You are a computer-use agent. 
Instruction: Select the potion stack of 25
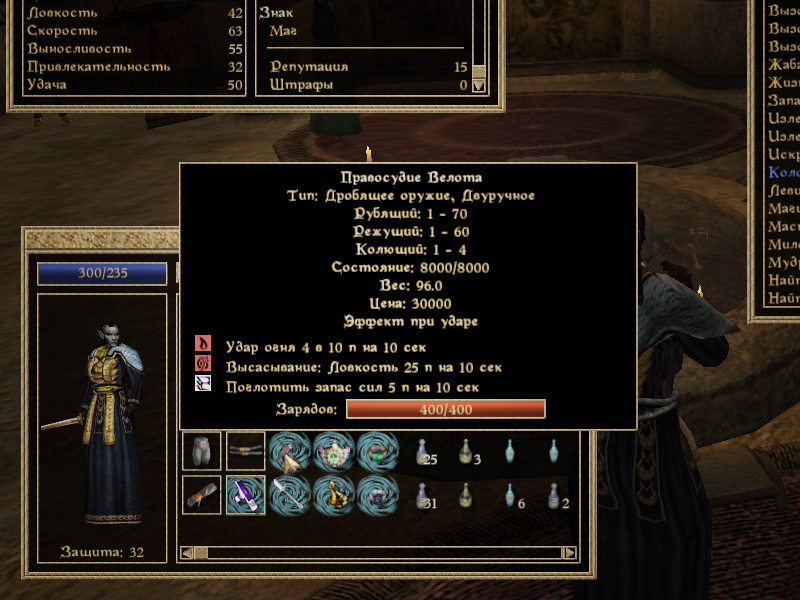click(x=423, y=453)
